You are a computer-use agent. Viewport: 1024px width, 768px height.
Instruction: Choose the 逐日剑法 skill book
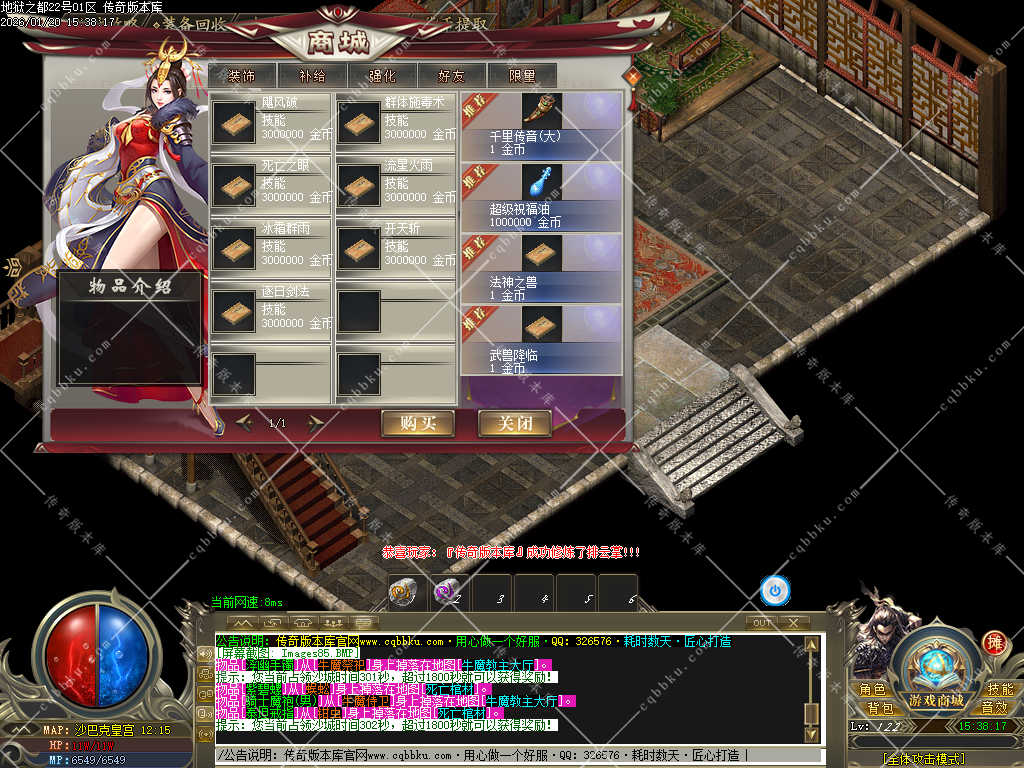(x=234, y=309)
